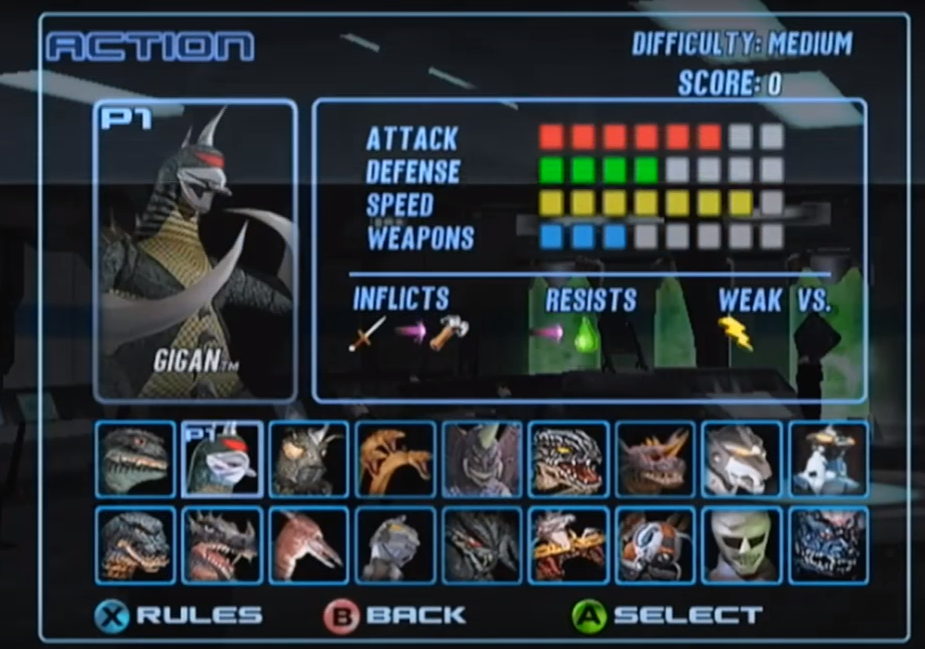Choose the silver Kiryu Mechagodzilla portrait
Image resolution: width=925 pixels, height=649 pixels.
coord(741,459)
